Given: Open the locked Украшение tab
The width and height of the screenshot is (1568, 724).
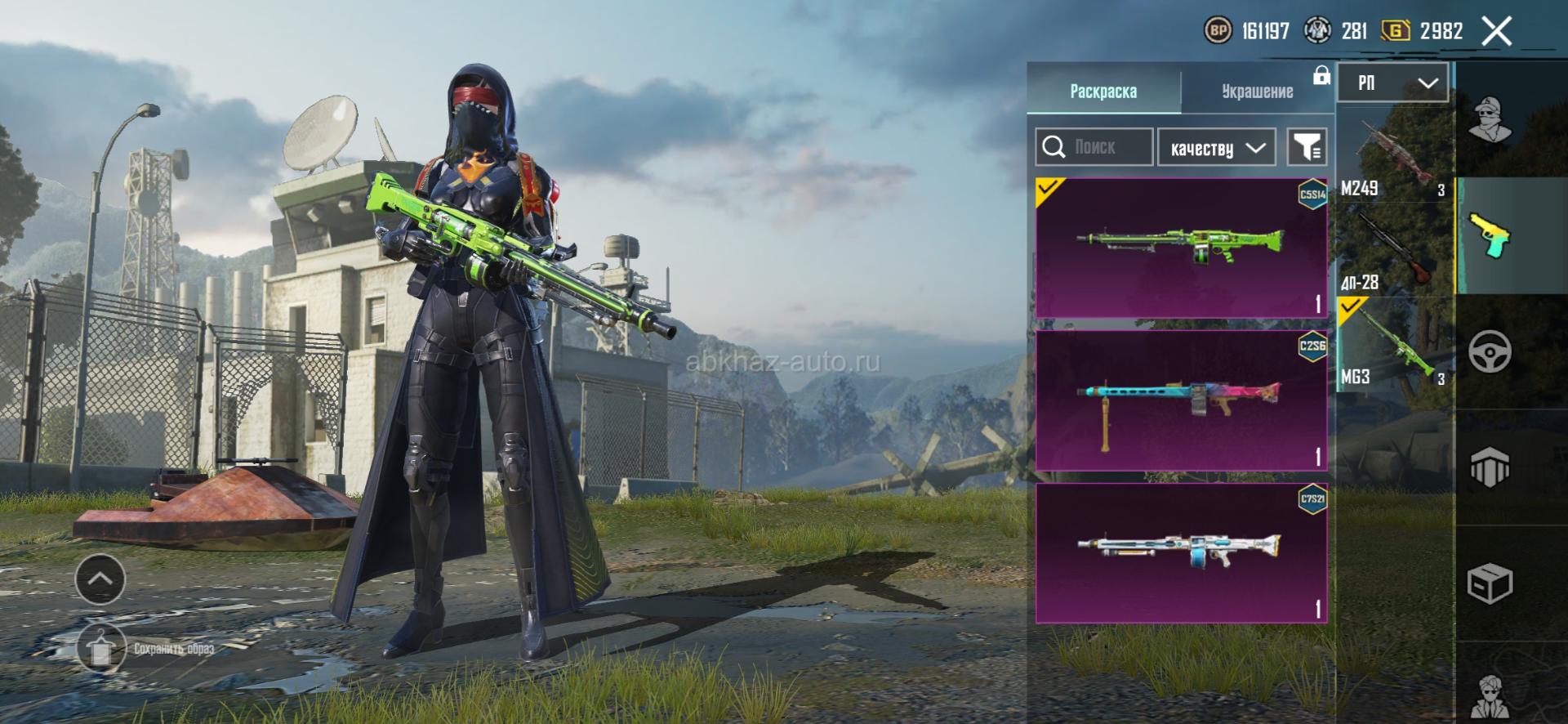Looking at the screenshot, I should pyautogui.click(x=1258, y=91).
